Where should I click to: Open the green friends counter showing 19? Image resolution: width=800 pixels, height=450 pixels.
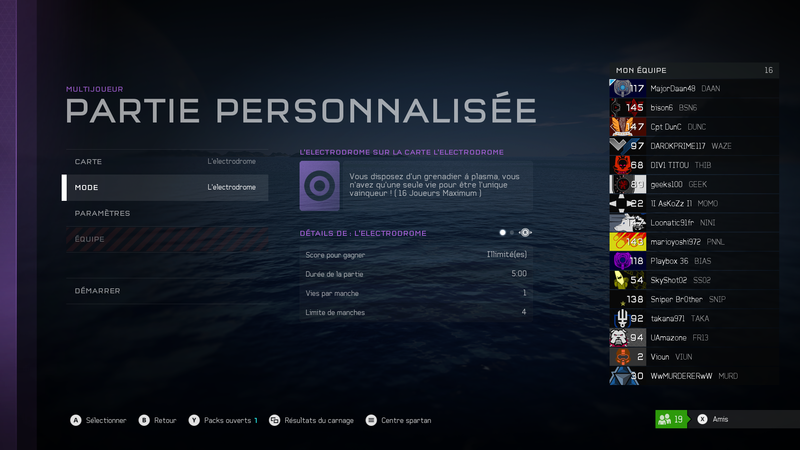672,420
